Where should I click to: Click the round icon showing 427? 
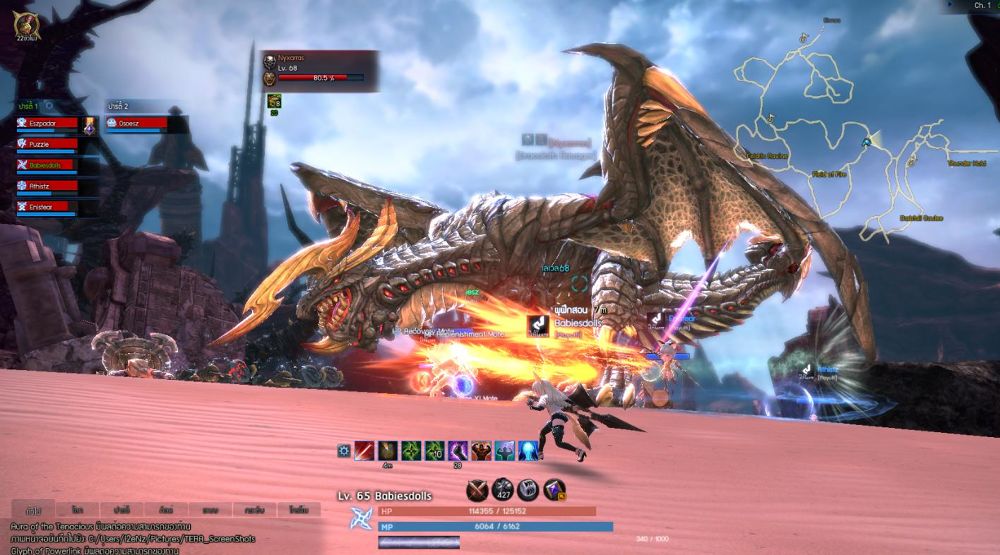503,489
